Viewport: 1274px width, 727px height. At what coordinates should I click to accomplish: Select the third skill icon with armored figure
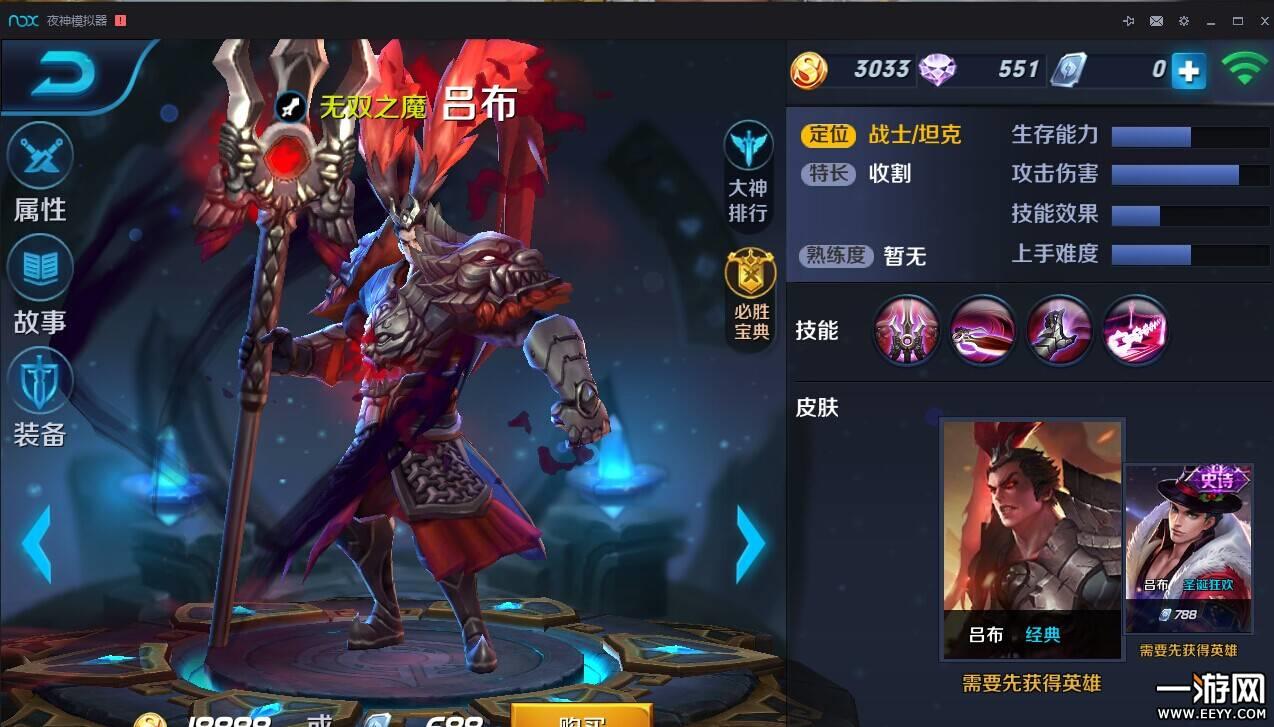[1059, 329]
